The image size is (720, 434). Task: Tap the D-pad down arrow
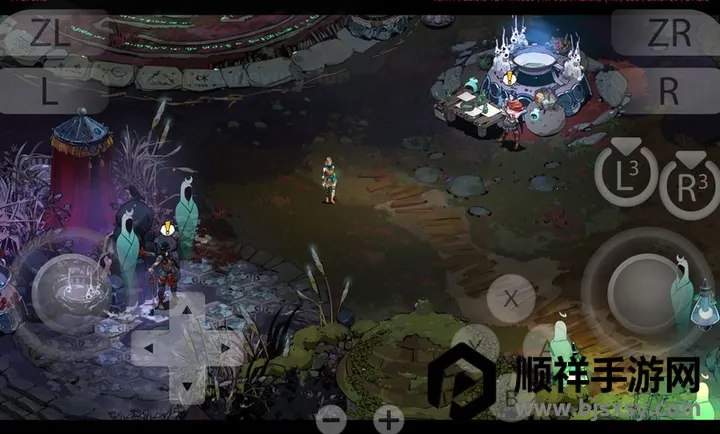click(x=186, y=385)
